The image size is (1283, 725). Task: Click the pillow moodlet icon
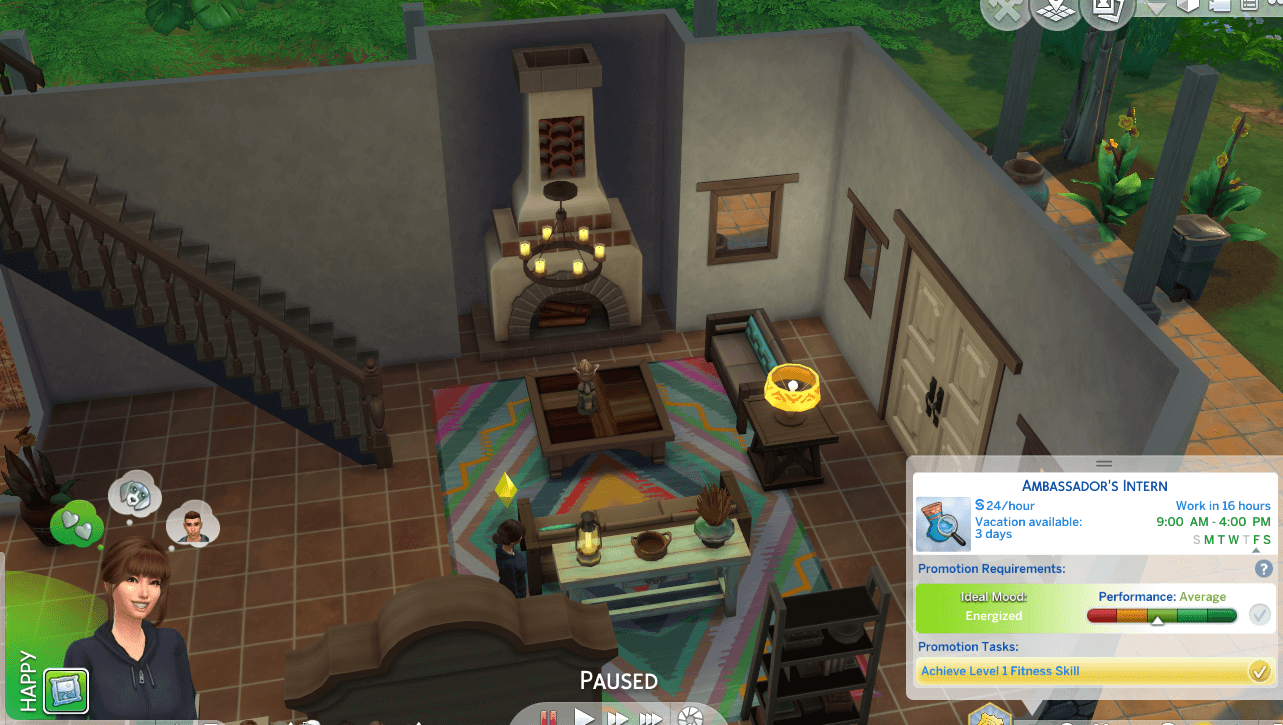65,689
